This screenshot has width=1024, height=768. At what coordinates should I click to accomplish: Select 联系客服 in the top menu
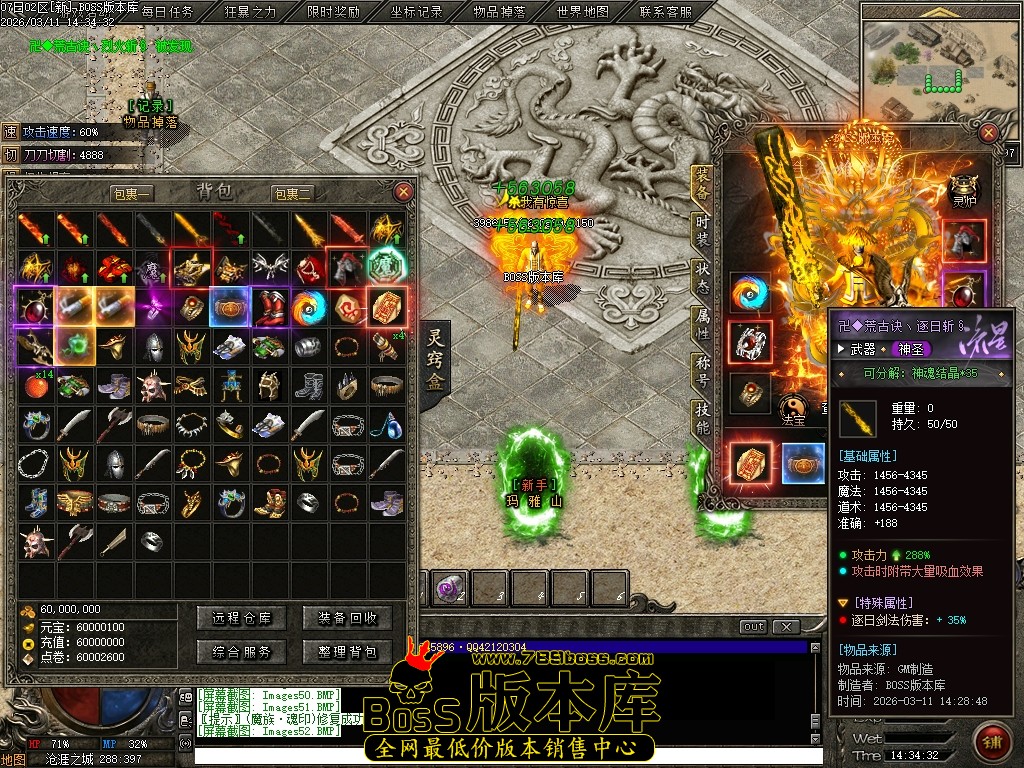[665, 12]
